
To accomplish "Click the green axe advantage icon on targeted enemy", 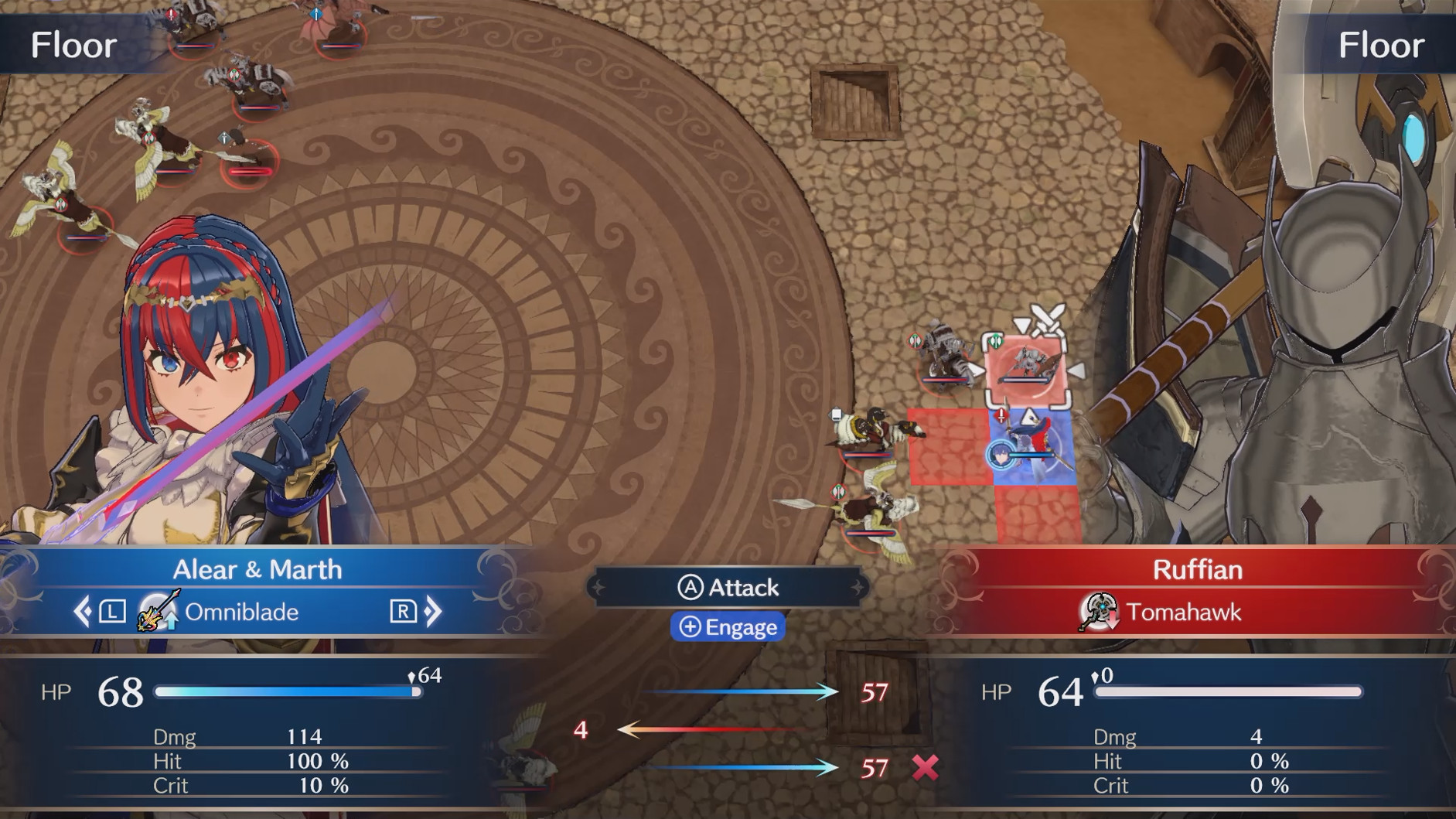I will pyautogui.click(x=994, y=340).
